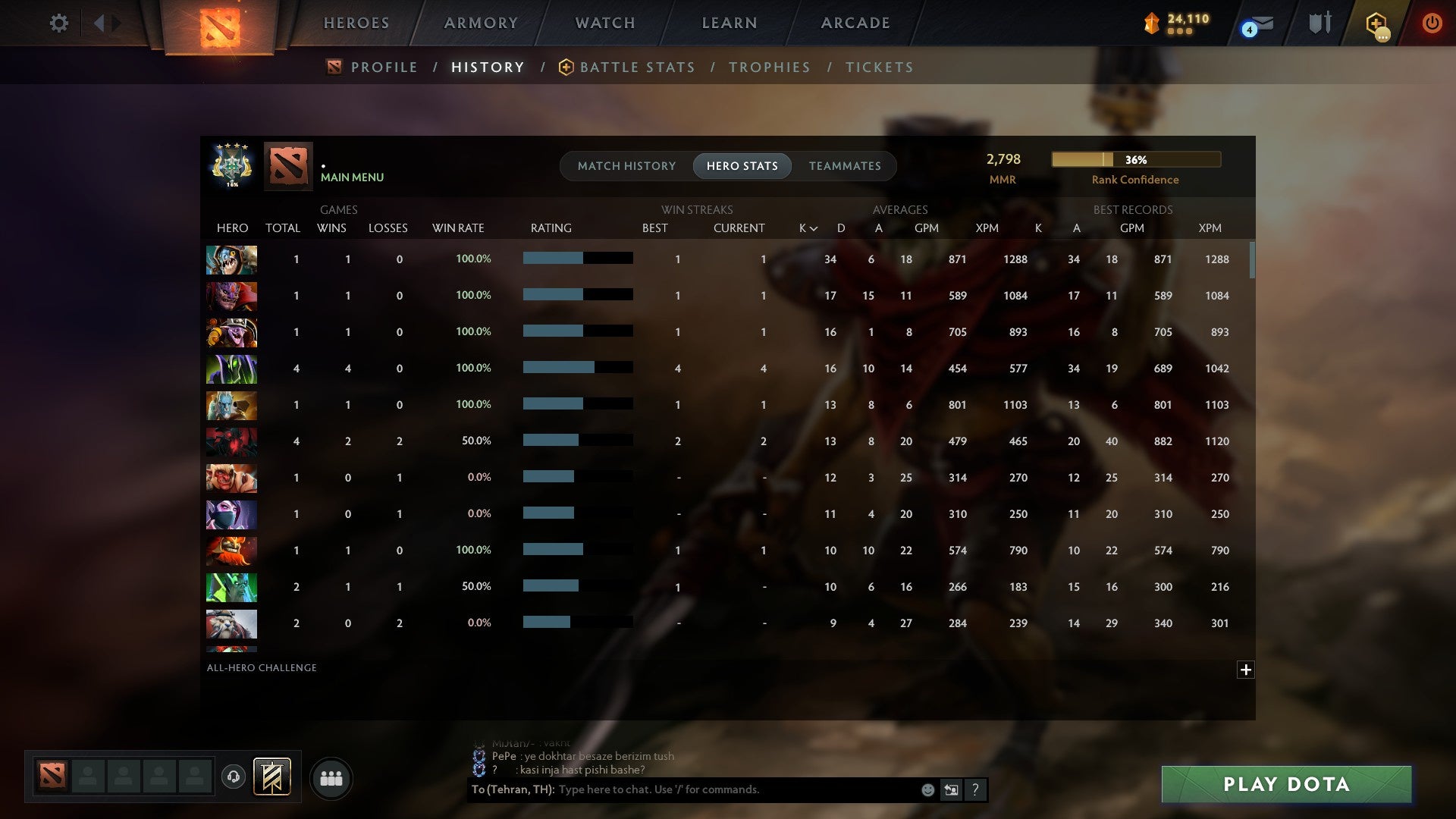The height and width of the screenshot is (819, 1456).
Task: Expand the All-Hero Challenge section
Action: pos(1246,670)
